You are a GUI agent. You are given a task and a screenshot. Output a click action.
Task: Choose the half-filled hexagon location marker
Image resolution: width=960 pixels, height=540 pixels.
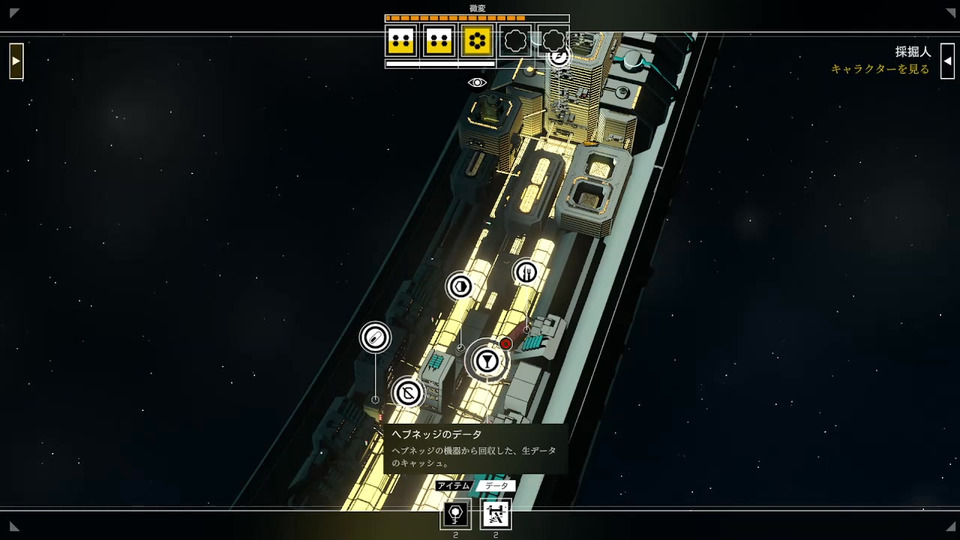460,286
